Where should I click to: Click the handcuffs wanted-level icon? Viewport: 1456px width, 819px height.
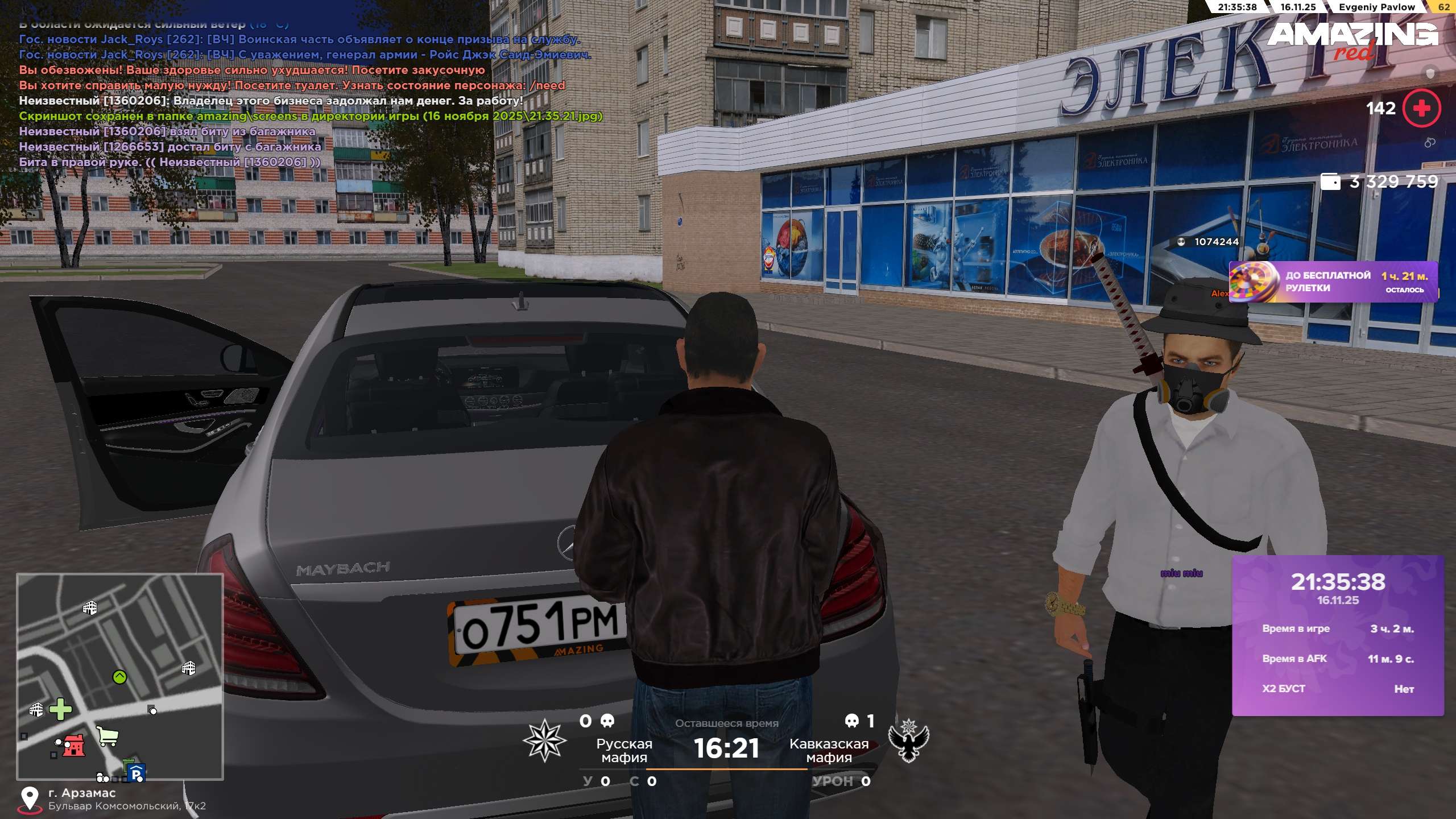1430,142
